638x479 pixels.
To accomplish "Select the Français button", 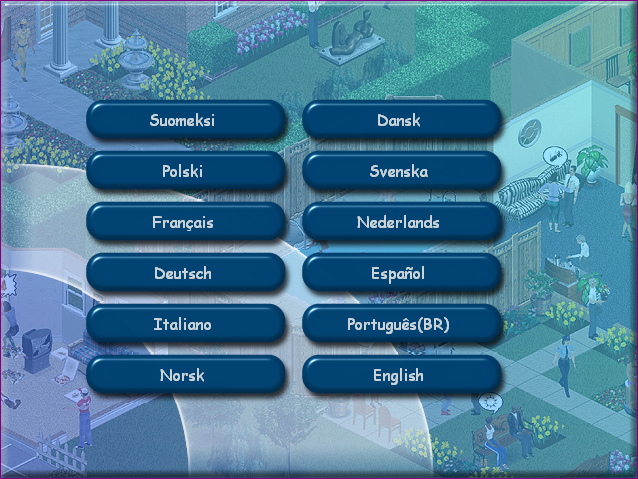I will click(185, 223).
